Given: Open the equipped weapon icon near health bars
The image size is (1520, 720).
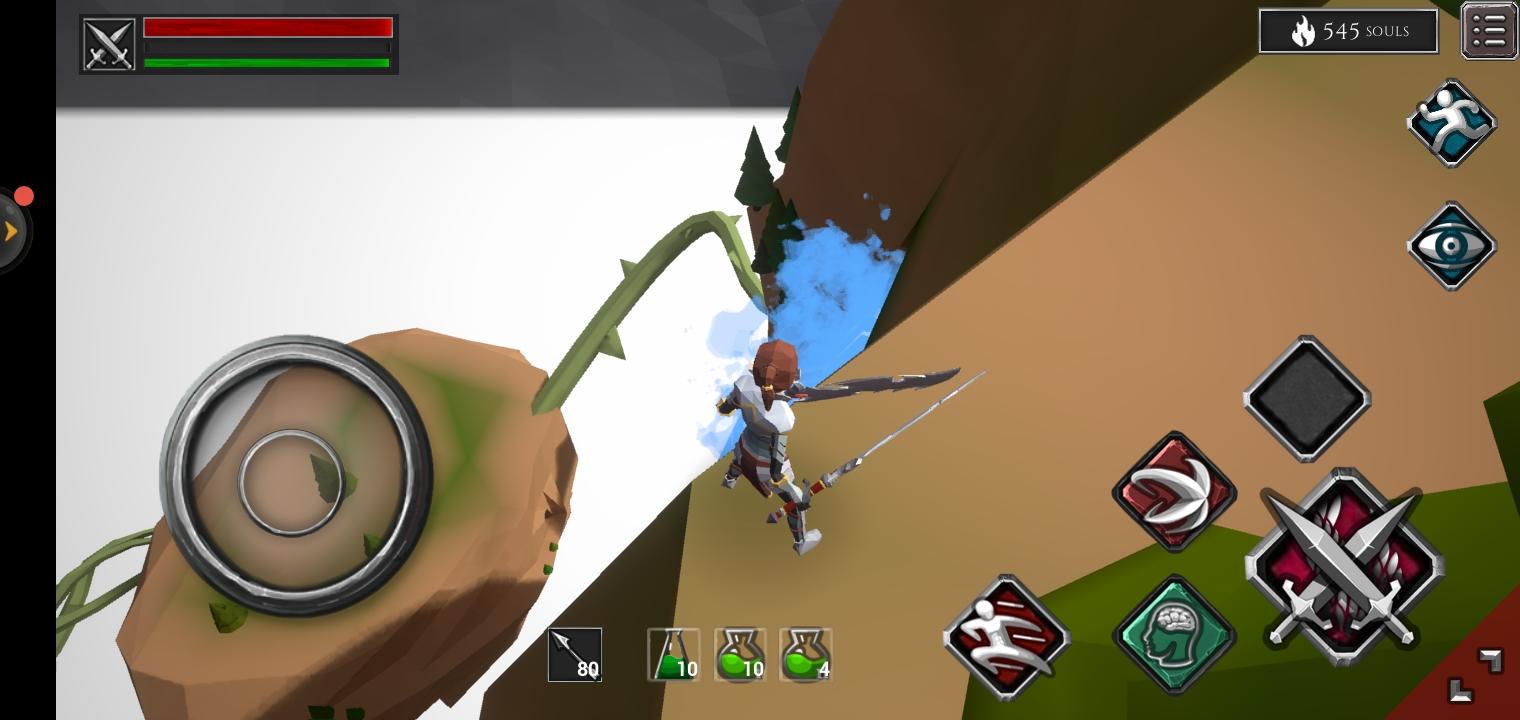Looking at the screenshot, I should coord(108,43).
